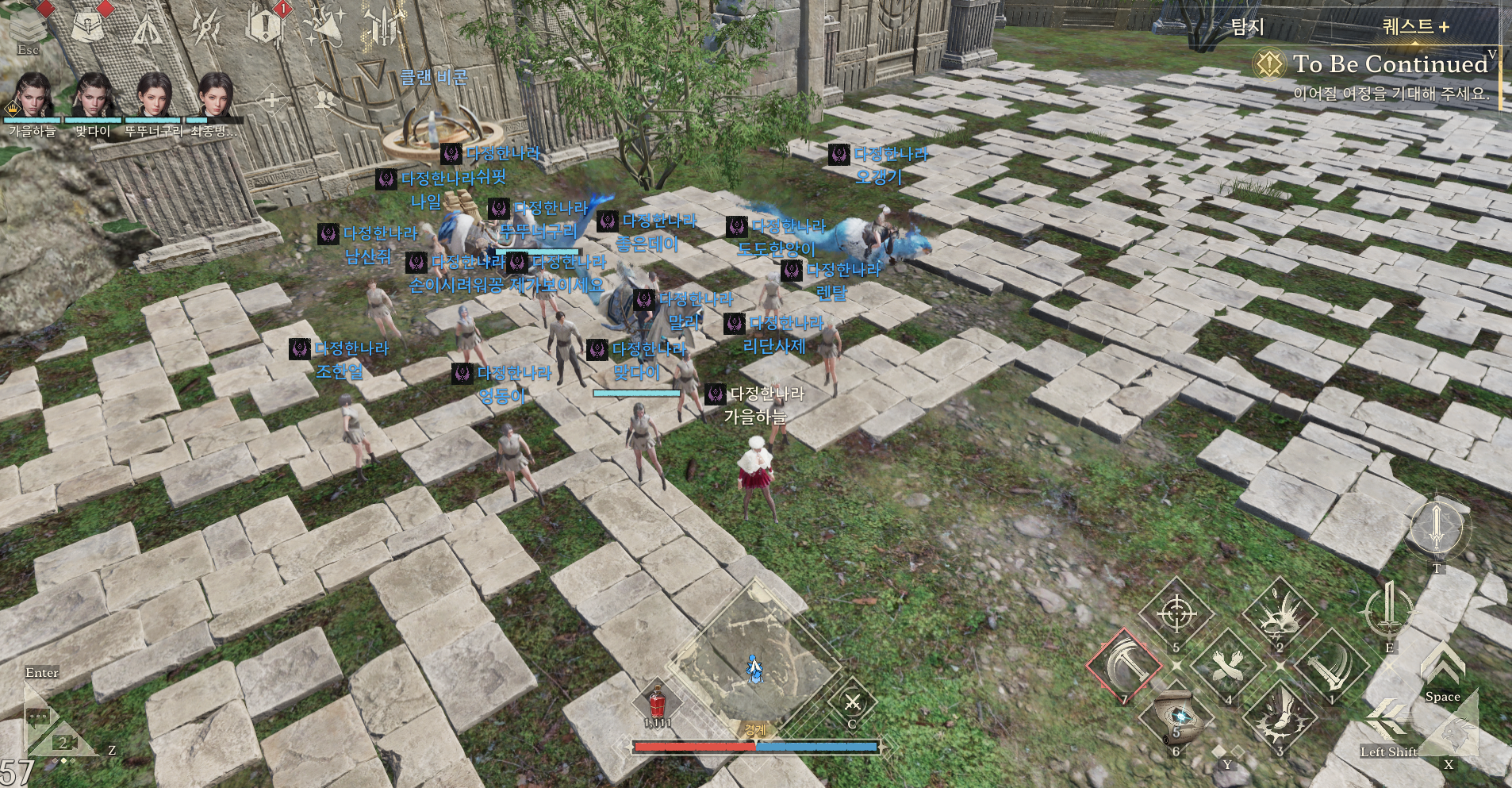This screenshot has width=1512, height=788.
Task: Open the party members group icon
Action: tap(324, 100)
